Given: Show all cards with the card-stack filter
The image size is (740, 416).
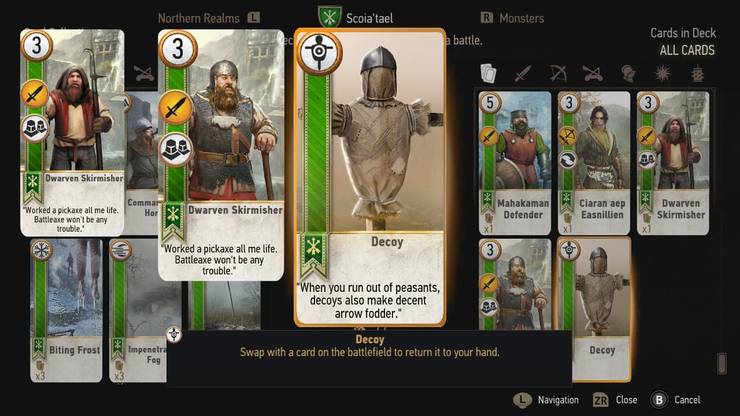Looking at the screenshot, I should tap(489, 73).
